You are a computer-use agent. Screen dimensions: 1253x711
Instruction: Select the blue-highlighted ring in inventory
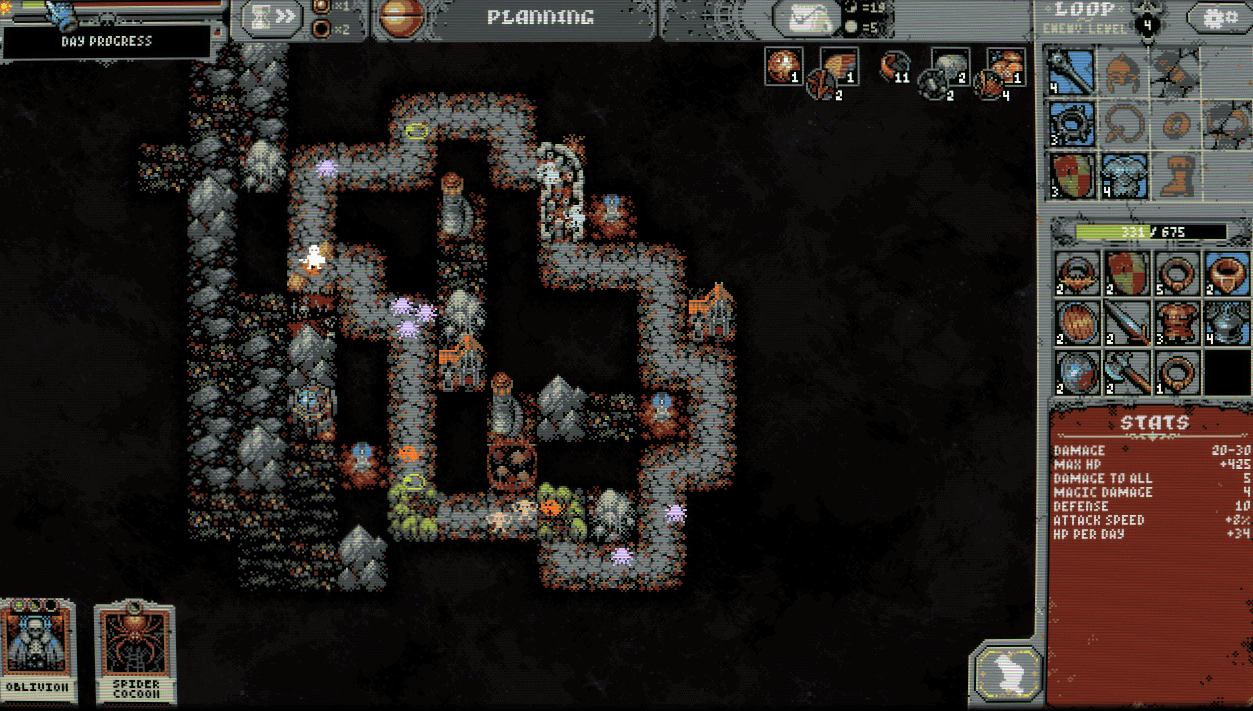(1225, 273)
